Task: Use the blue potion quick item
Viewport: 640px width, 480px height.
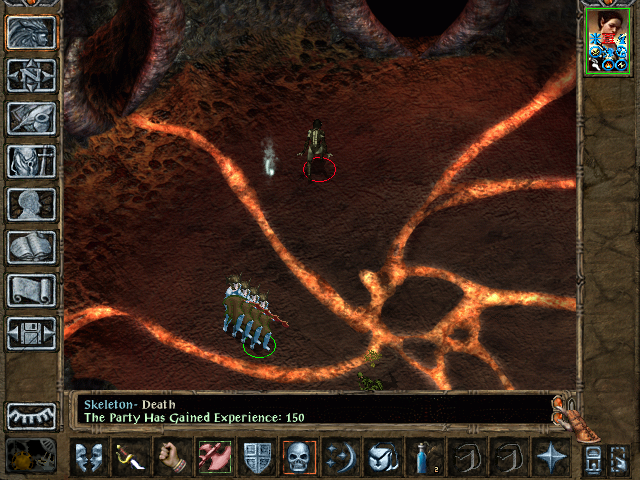Action: 424,457
